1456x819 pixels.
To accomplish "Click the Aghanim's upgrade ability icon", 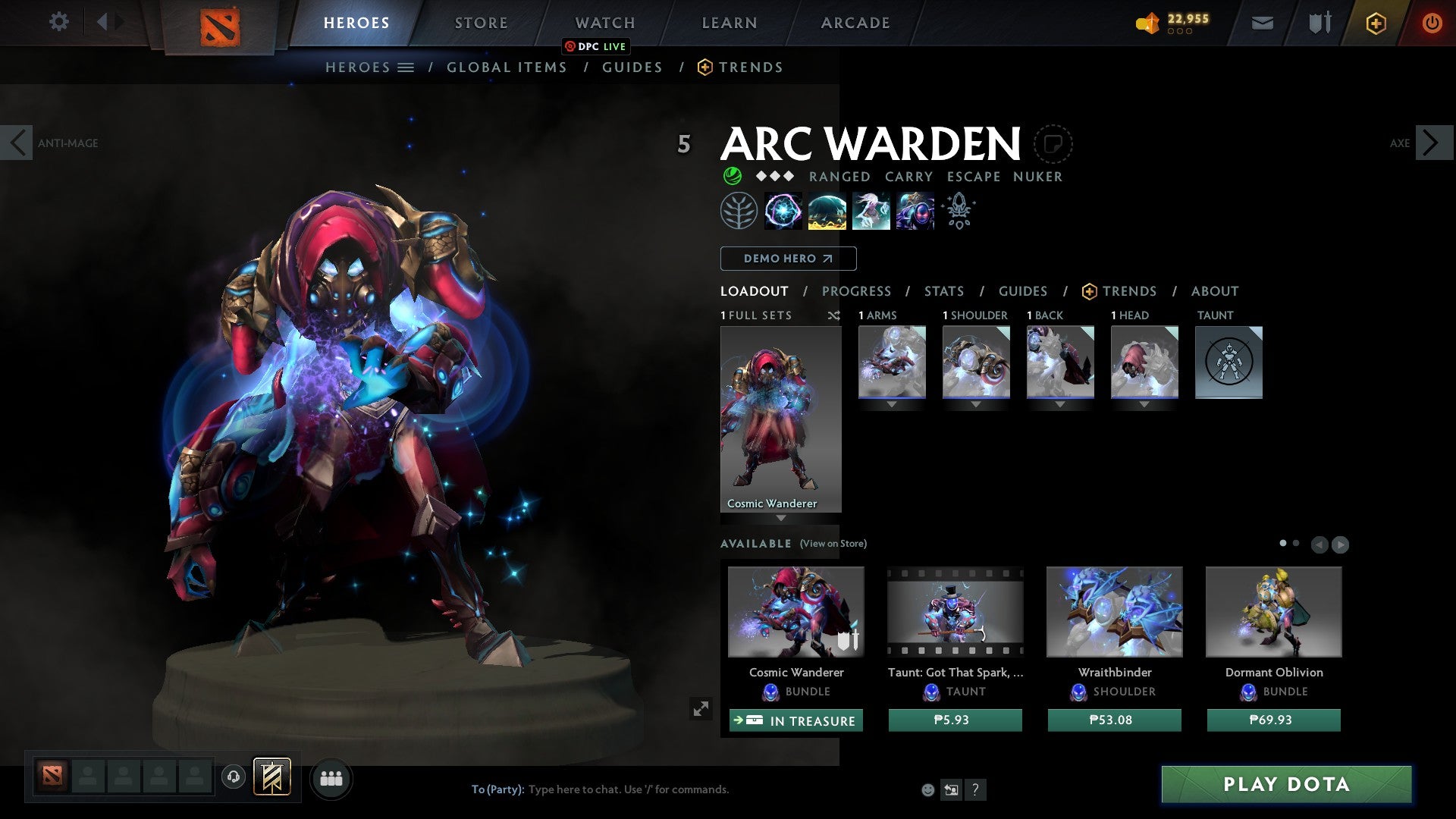I will point(958,210).
